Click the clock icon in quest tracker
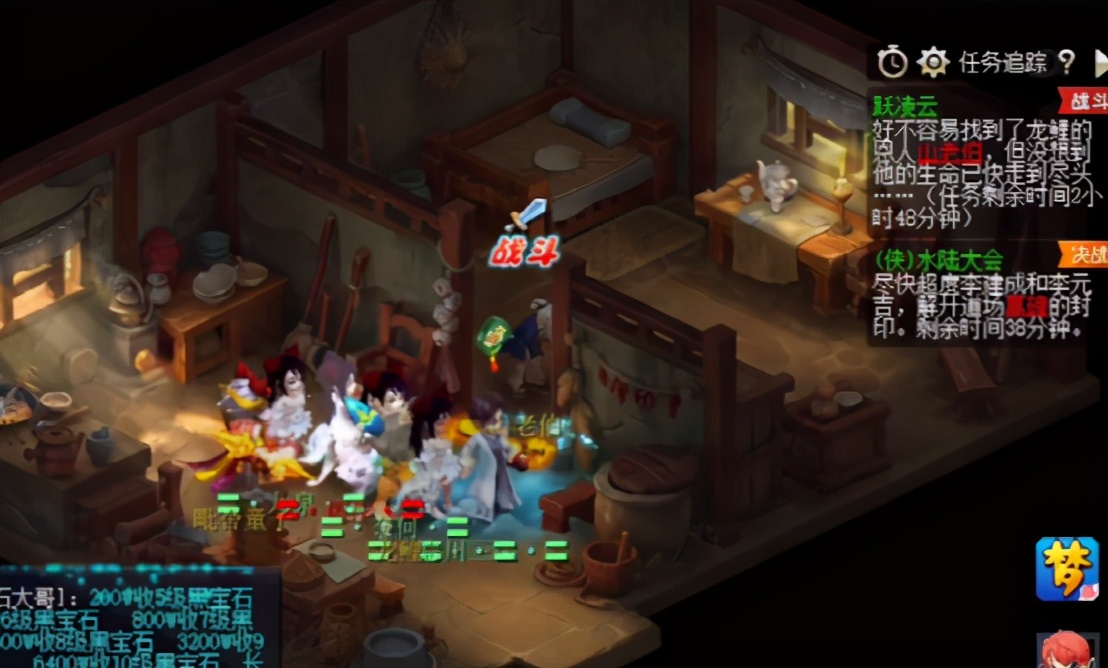This screenshot has height=668, width=1108. 892,63
